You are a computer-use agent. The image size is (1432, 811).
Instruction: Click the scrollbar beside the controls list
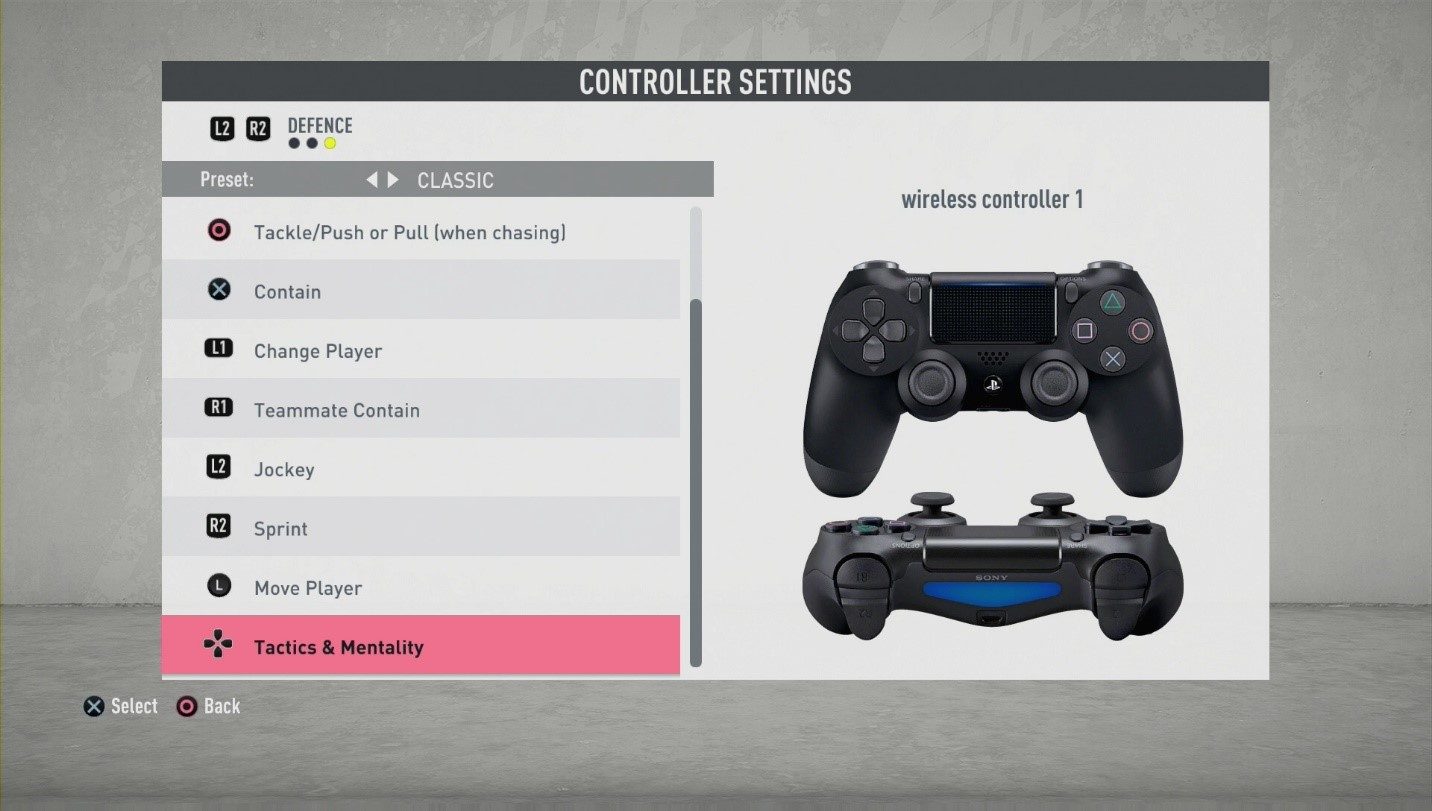tap(694, 440)
